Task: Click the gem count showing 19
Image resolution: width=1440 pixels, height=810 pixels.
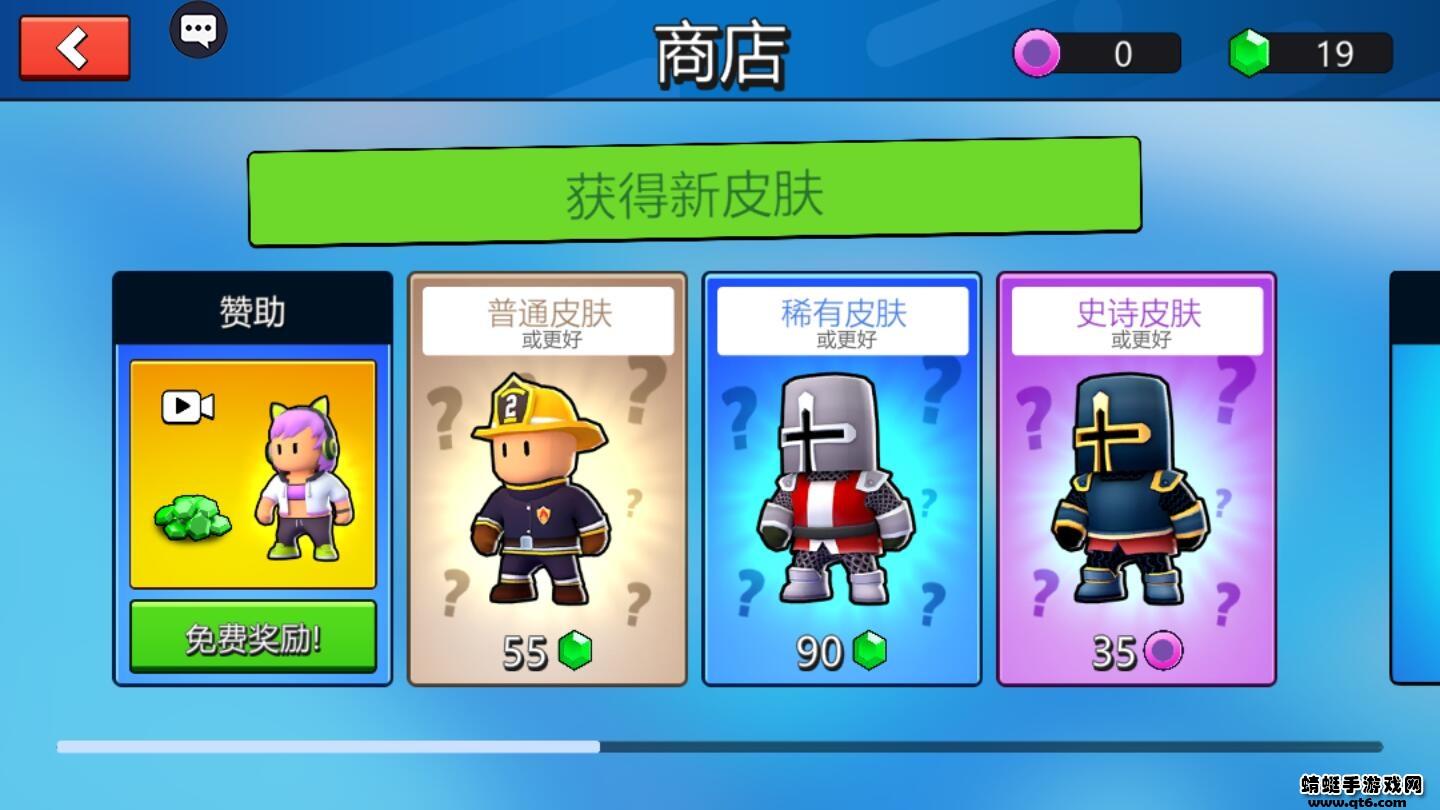Action: point(1337,54)
